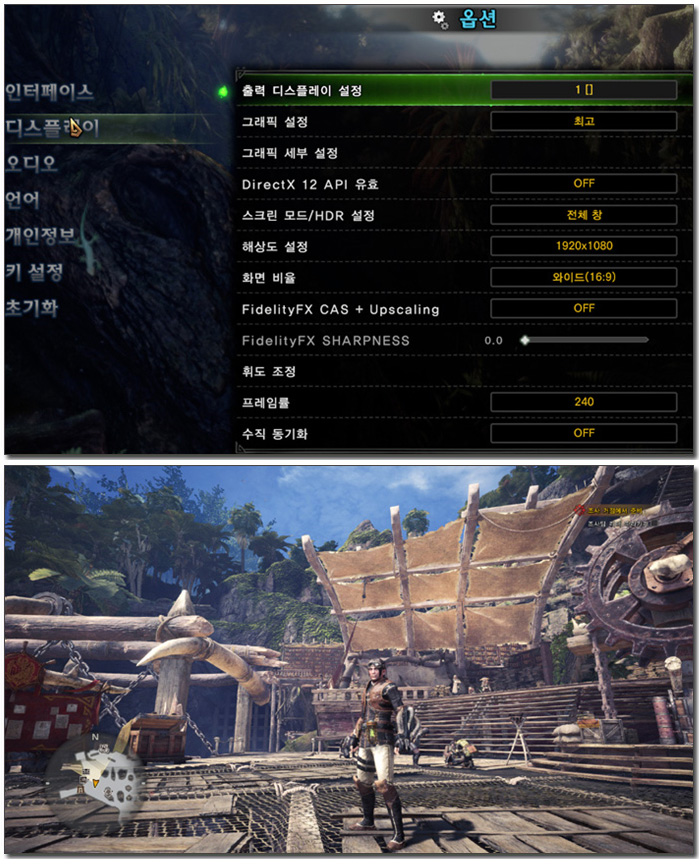Toggle 수직 동기화 vertical sync
Screen dimensions: 700x864
click(x=583, y=433)
